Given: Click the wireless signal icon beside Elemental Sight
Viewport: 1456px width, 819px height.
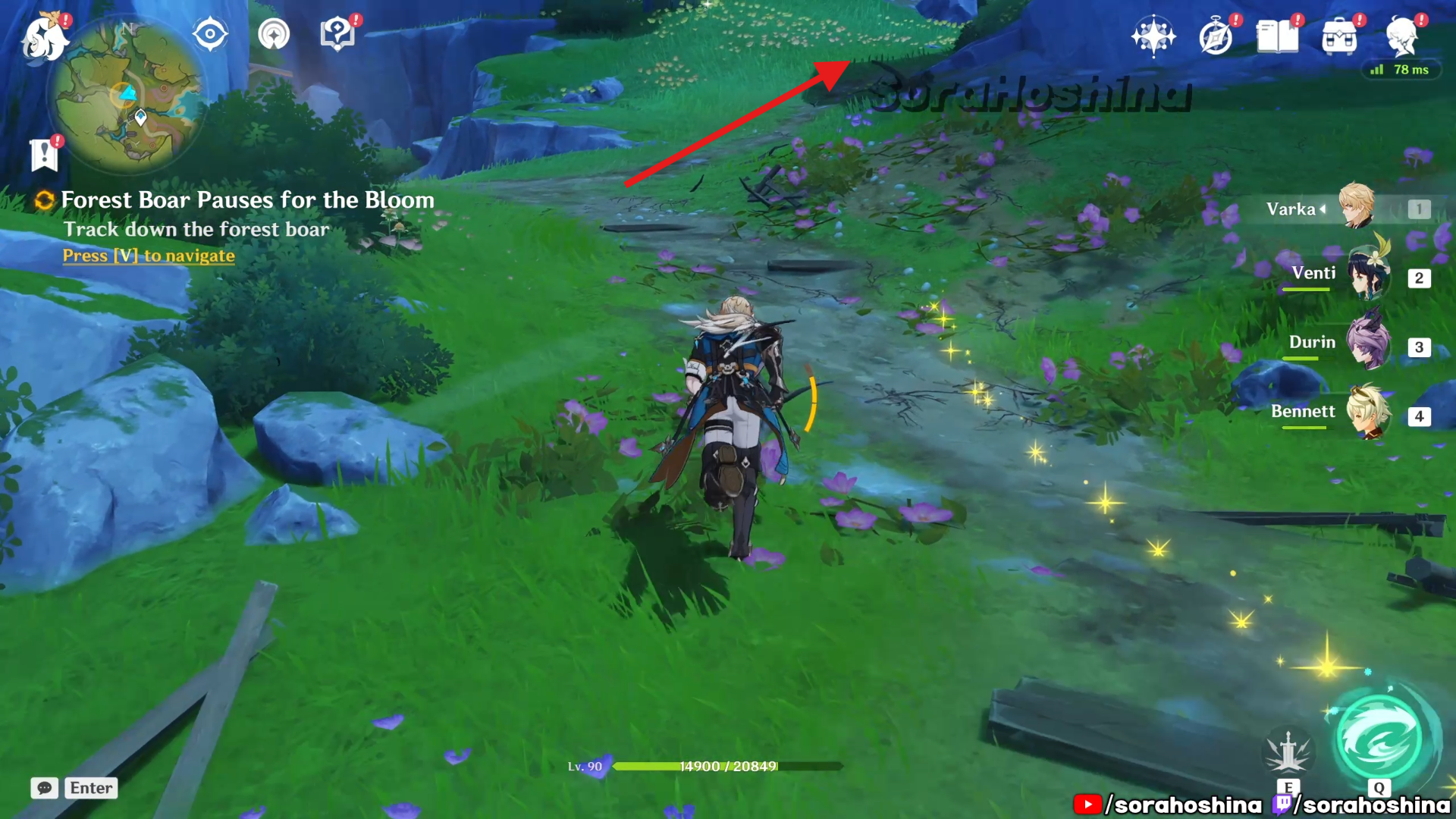Looking at the screenshot, I should click(x=274, y=34).
